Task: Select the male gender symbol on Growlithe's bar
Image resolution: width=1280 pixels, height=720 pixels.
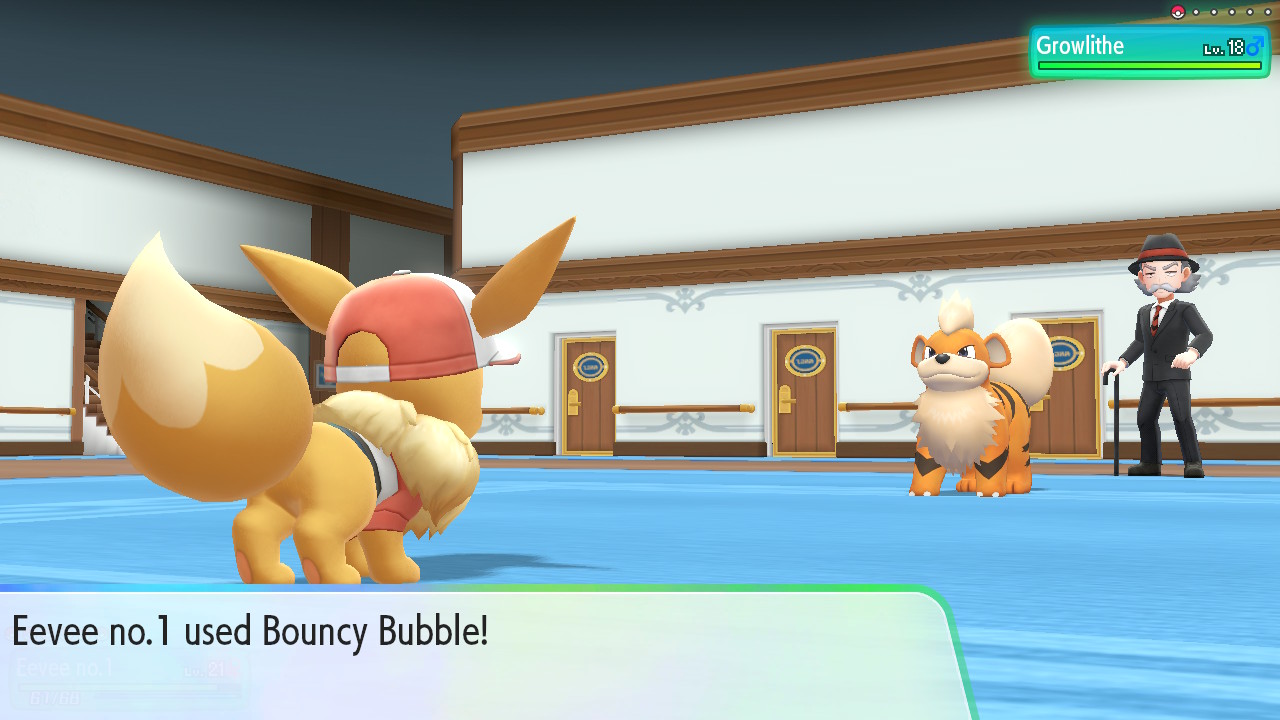Action: coord(1254,45)
